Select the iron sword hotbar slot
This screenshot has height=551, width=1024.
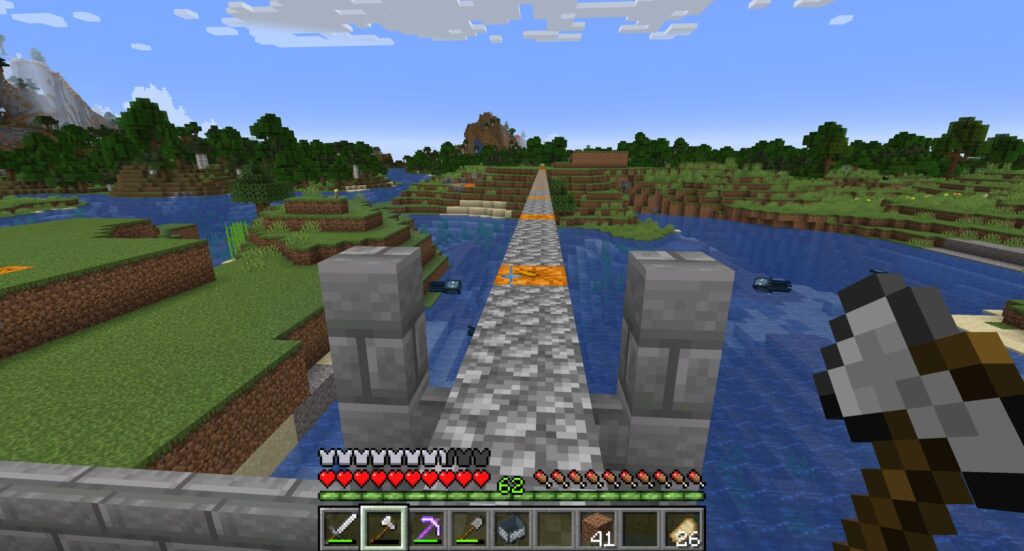[340, 528]
